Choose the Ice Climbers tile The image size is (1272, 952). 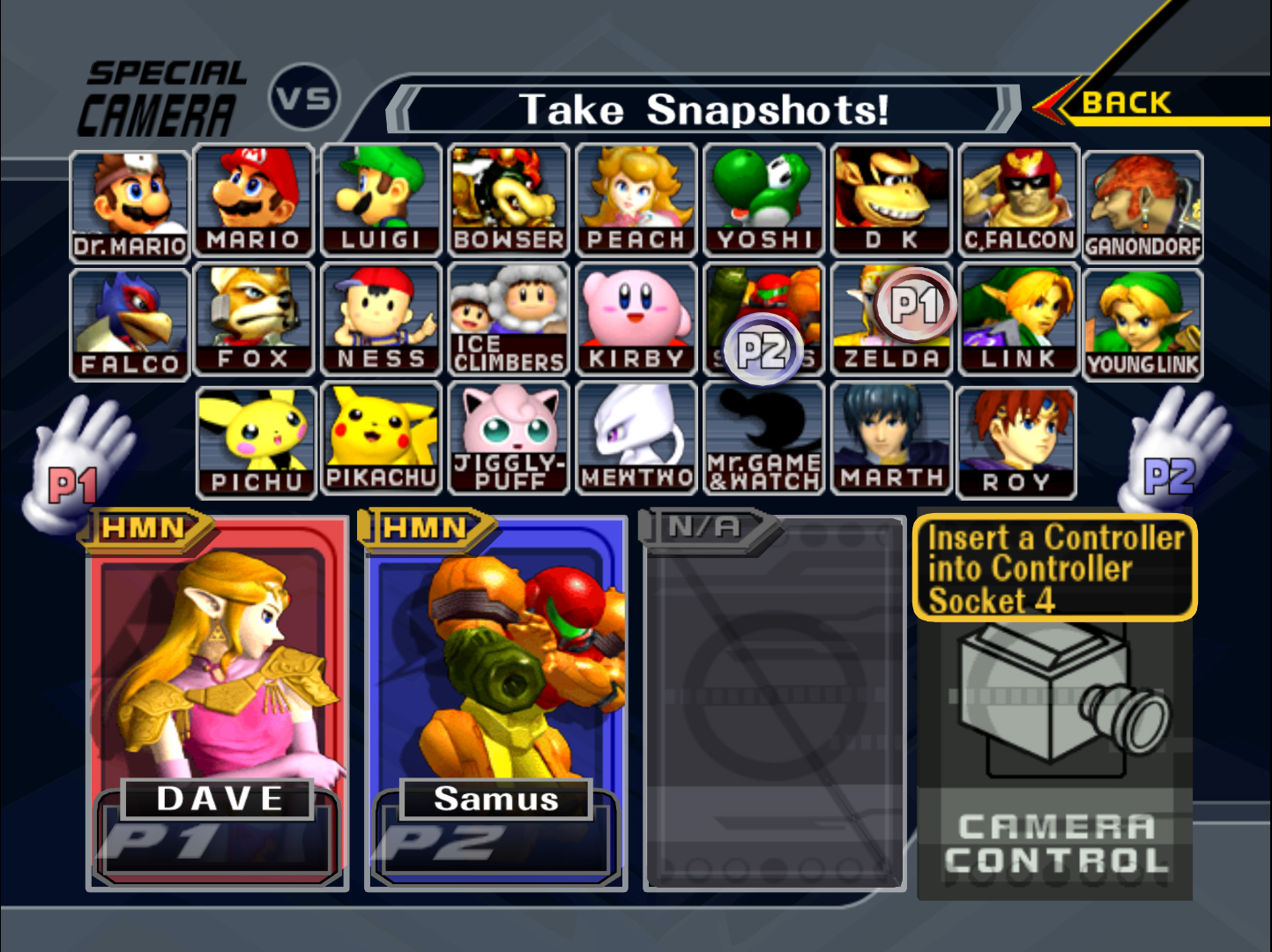[509, 320]
